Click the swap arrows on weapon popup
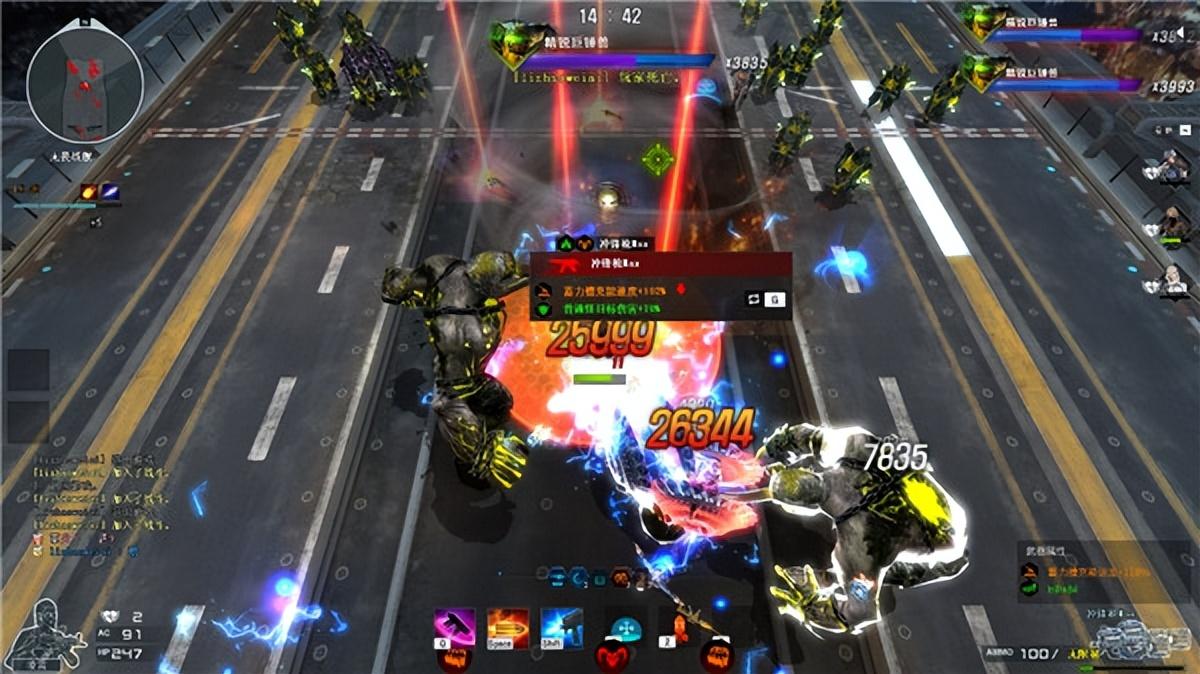The image size is (1200, 674). click(x=752, y=298)
